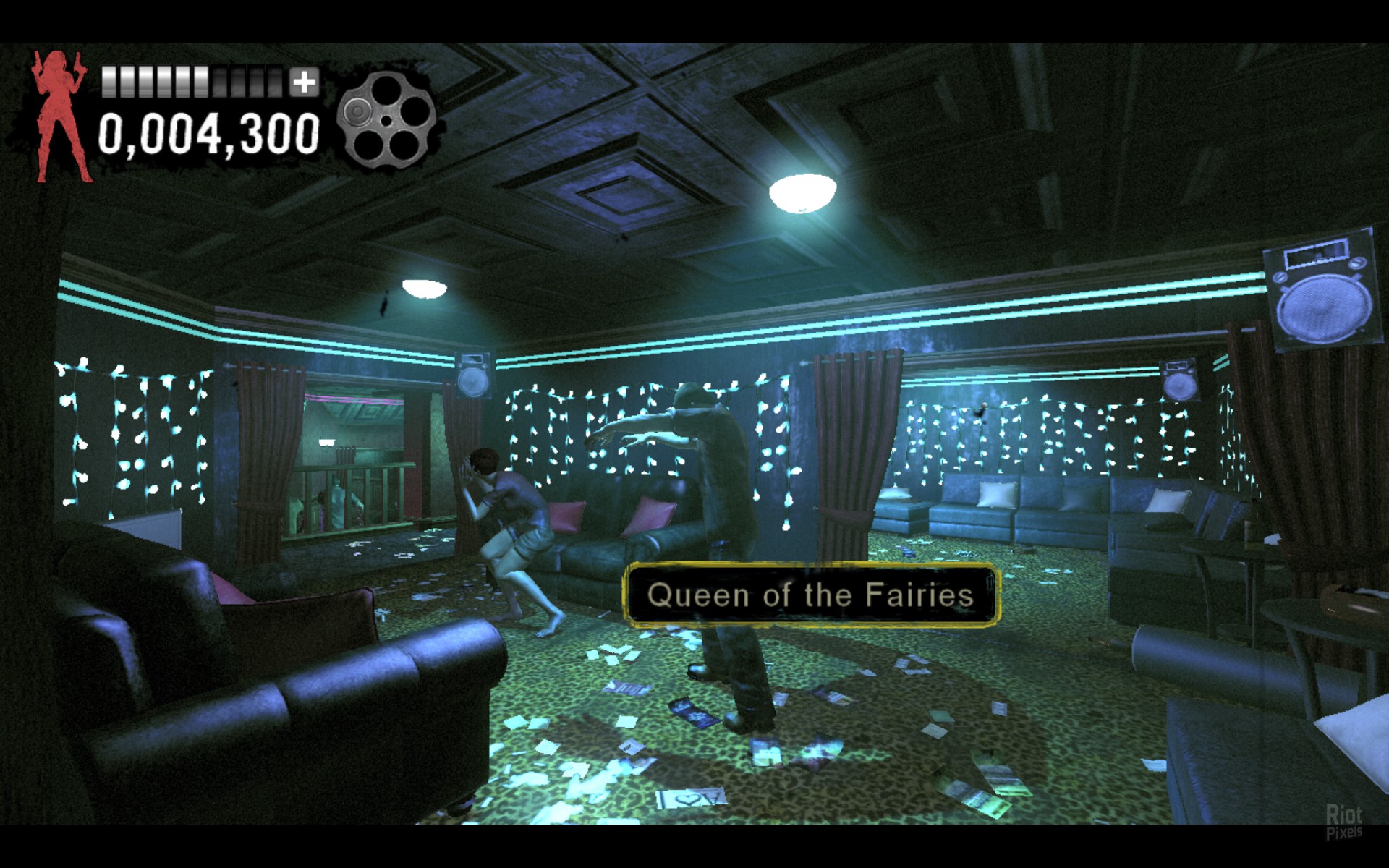The height and width of the screenshot is (868, 1389).
Task: Click the Riot Pixels watermark
Action: (x=1343, y=822)
